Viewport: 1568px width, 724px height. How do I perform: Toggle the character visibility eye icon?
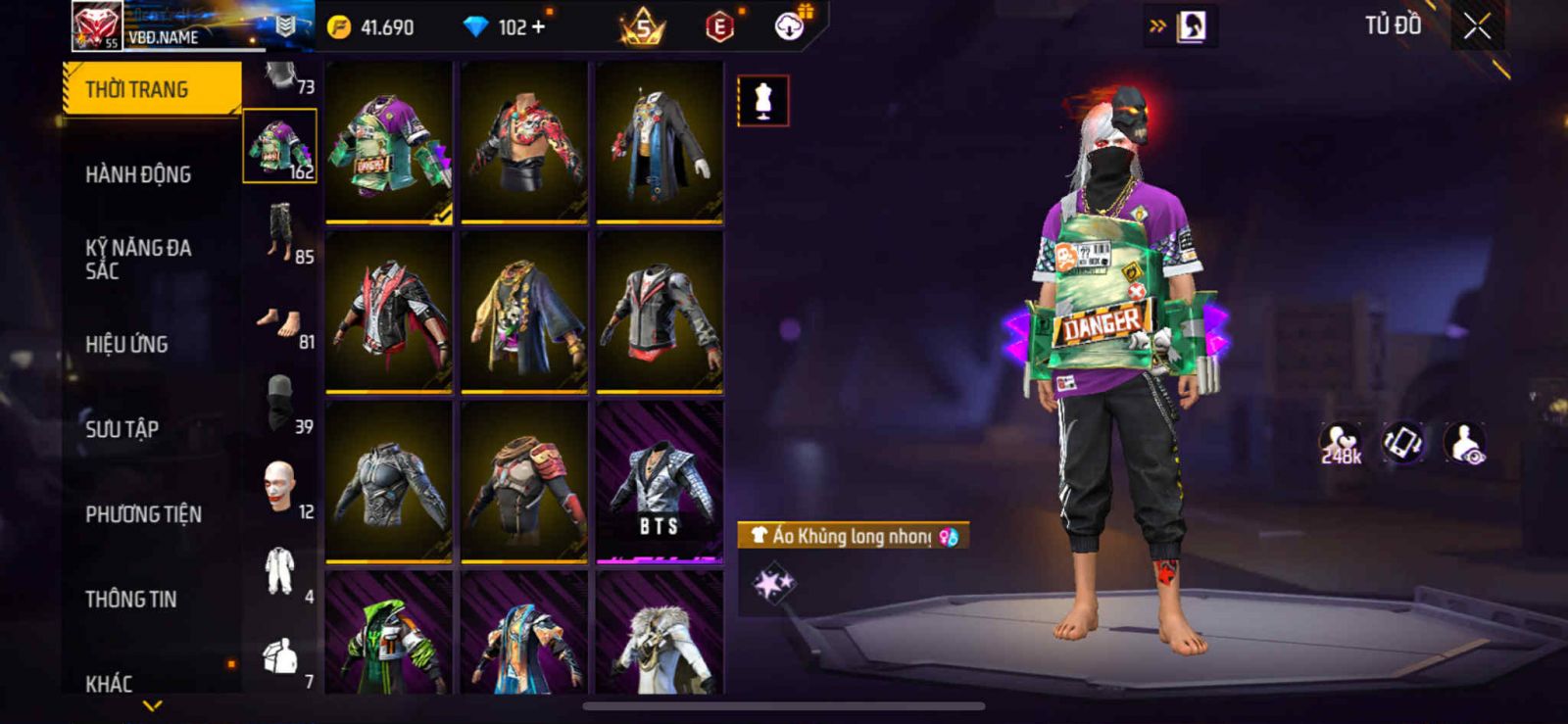click(1466, 443)
